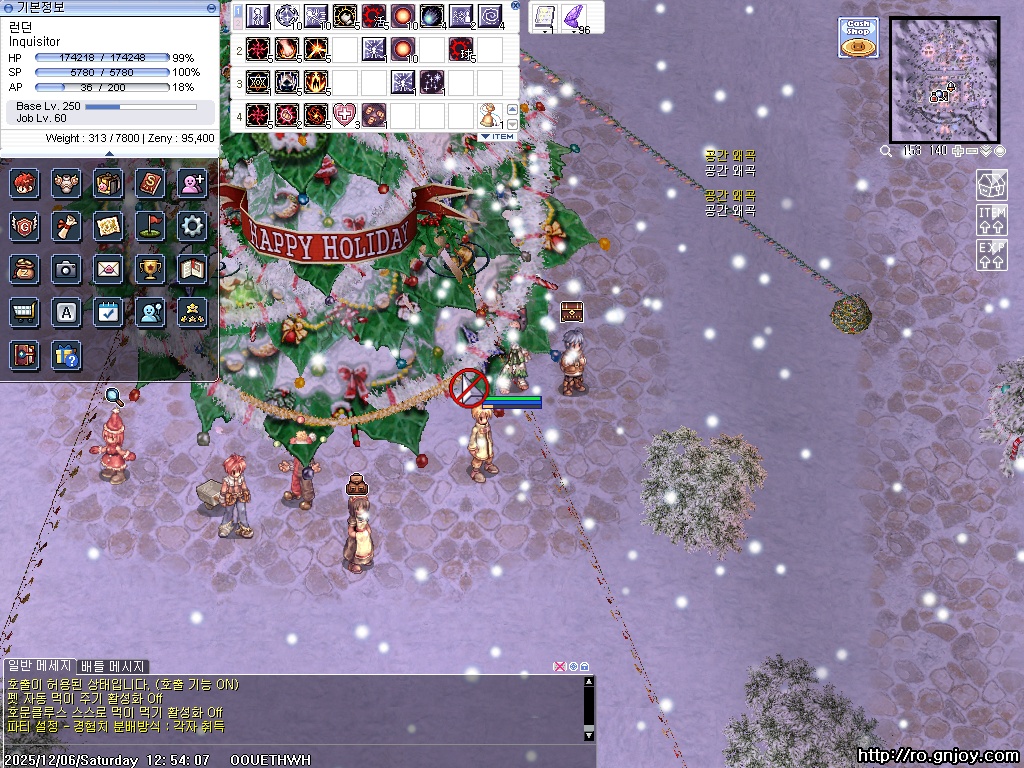
Task: Switch to the 배틀 메시지 chat tab
Action: coord(112,666)
